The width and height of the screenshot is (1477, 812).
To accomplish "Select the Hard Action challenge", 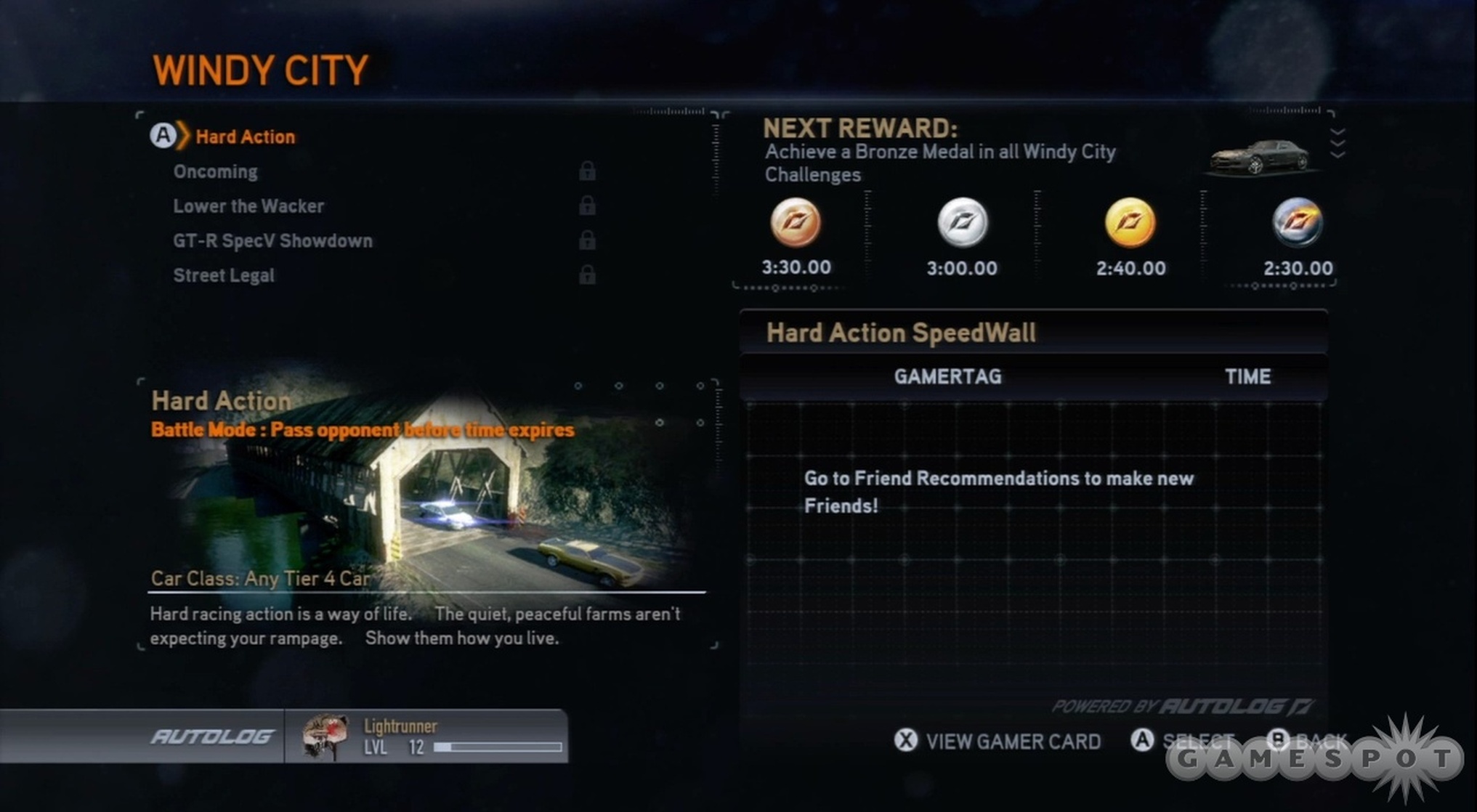I will 245,137.
